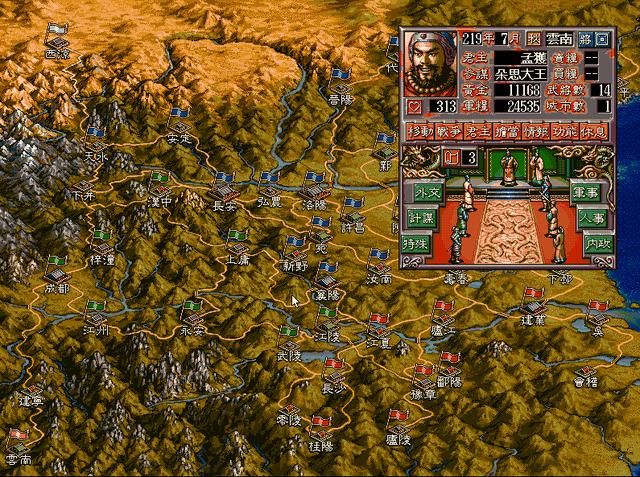Open the 內政 (Domestic affairs) command
The width and height of the screenshot is (640, 477).
[587, 244]
